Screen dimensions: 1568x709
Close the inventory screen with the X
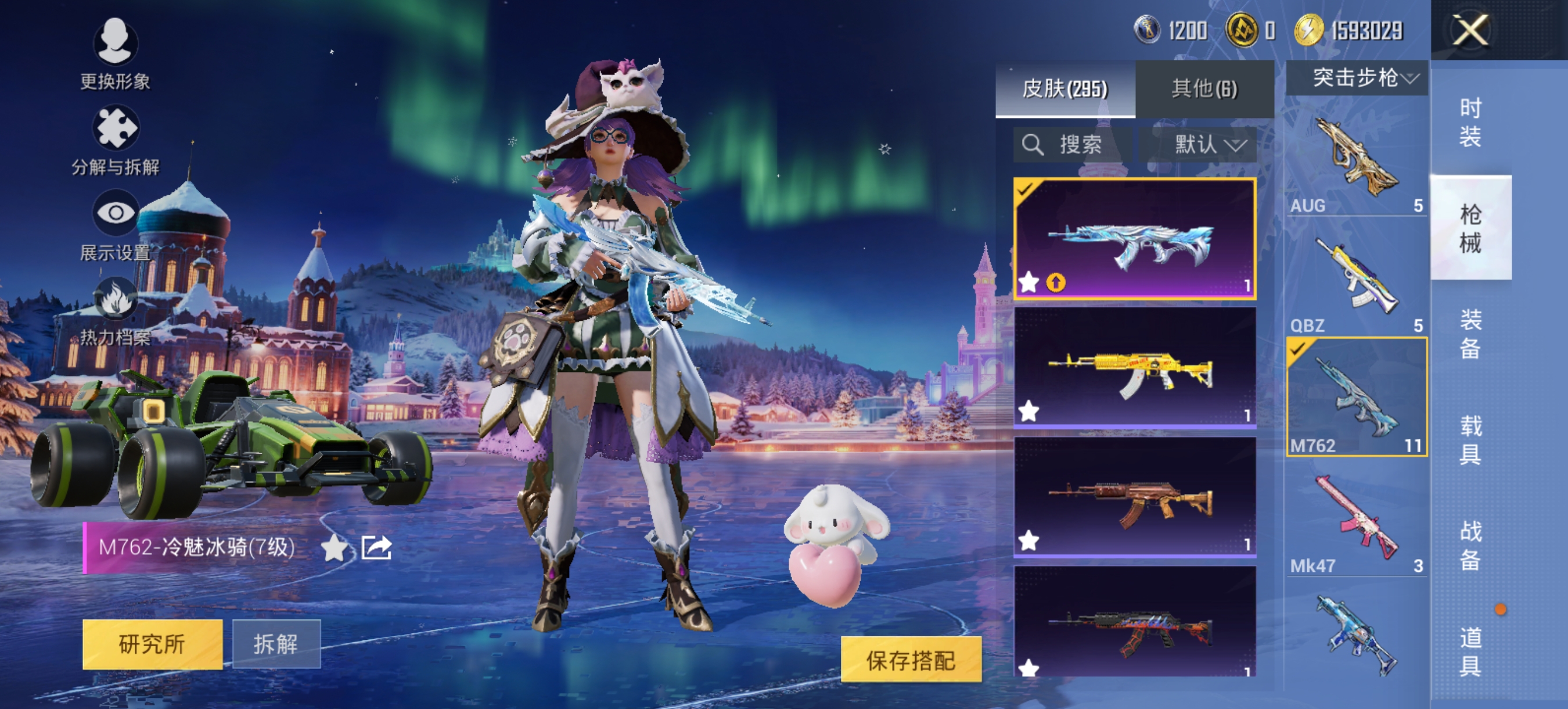pos(1470,30)
